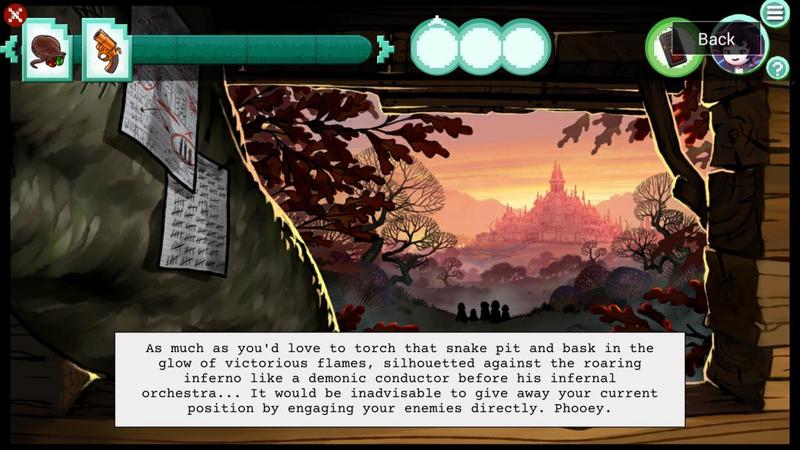Advance the narration text box
Screen dimensions: 800x450
tap(400, 379)
